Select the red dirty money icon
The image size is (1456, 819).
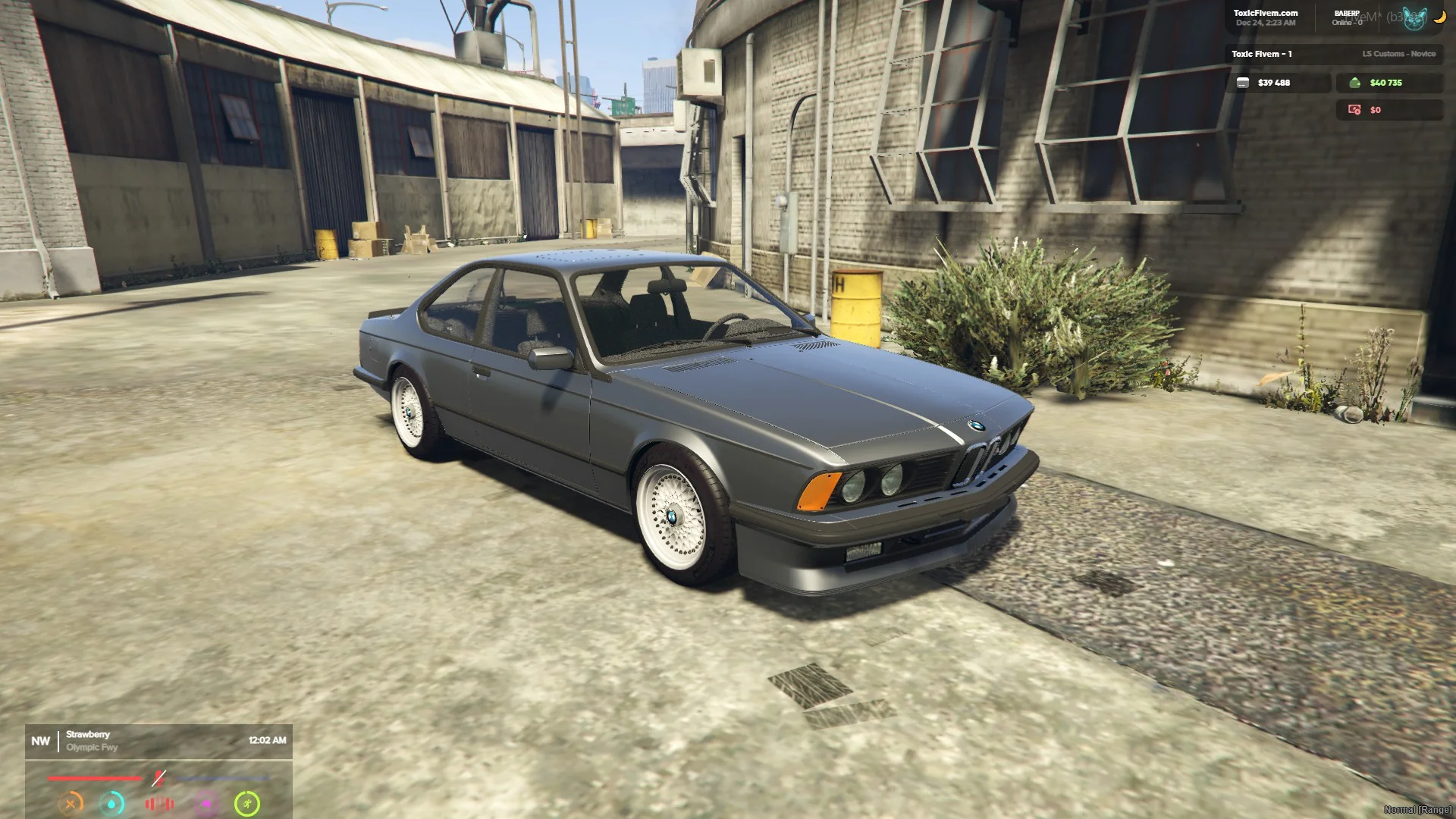pyautogui.click(x=1354, y=110)
